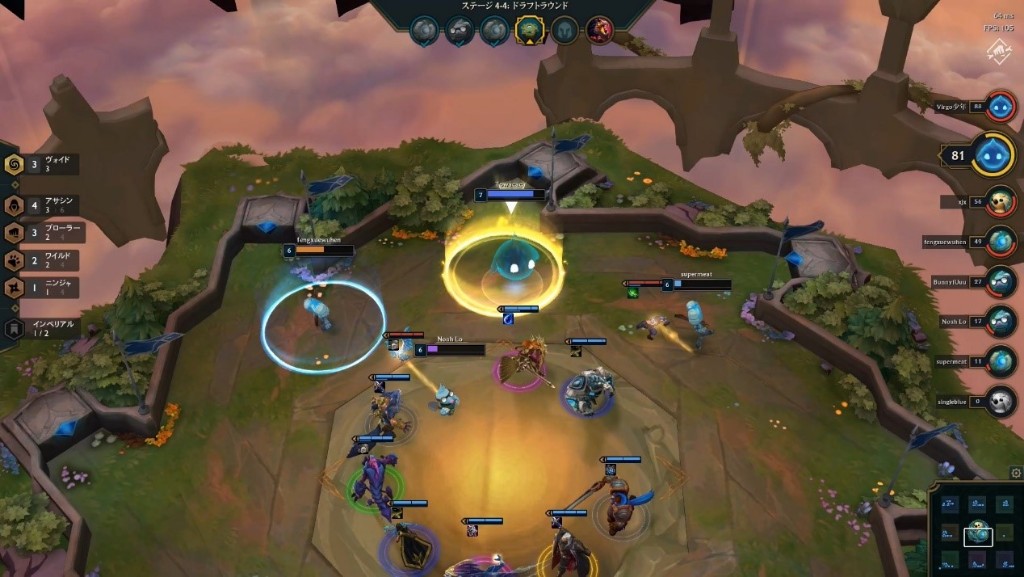Click the highlighted 81 HP player portrait

coord(992,155)
